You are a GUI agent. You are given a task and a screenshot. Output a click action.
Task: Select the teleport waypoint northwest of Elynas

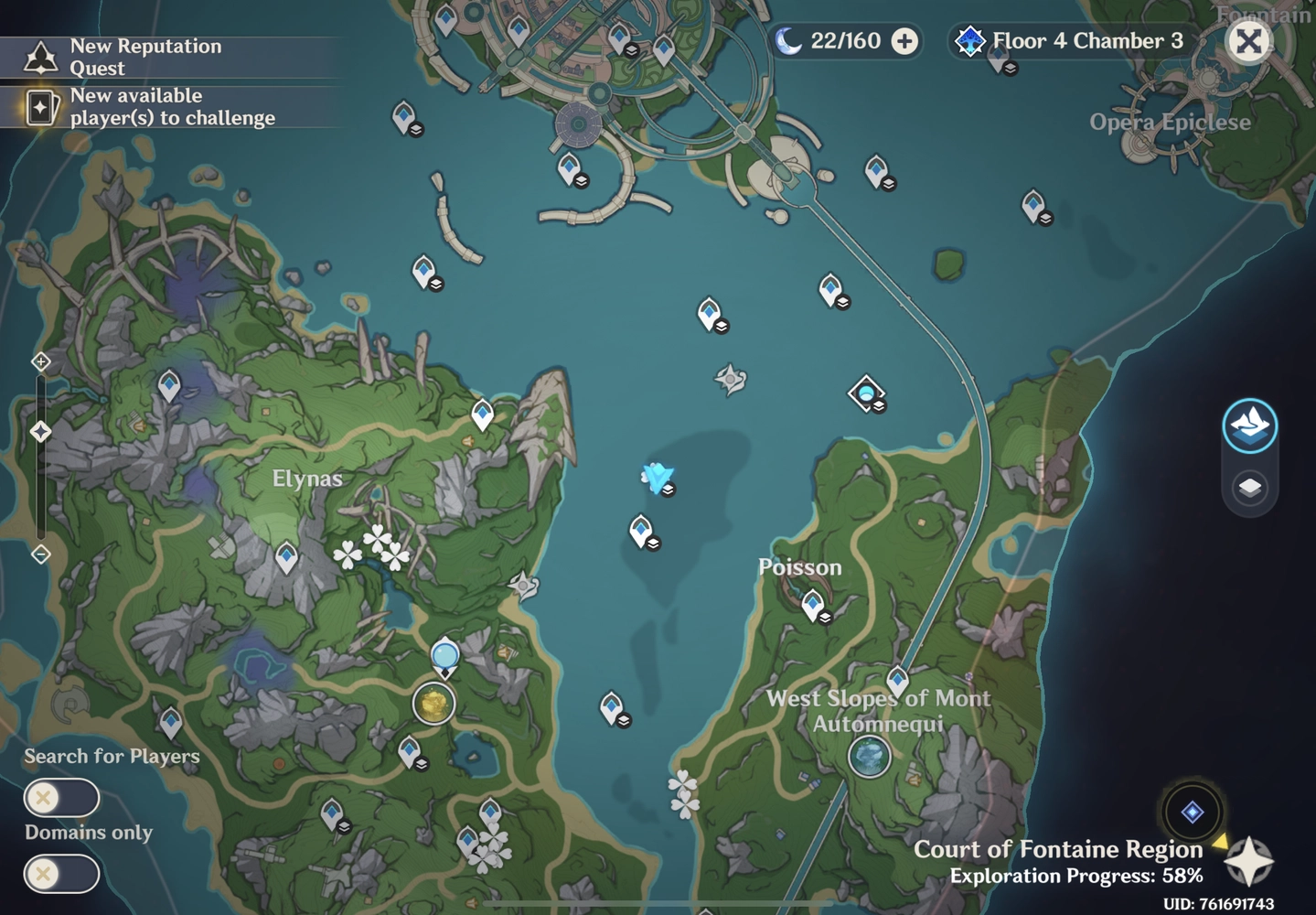pos(168,382)
